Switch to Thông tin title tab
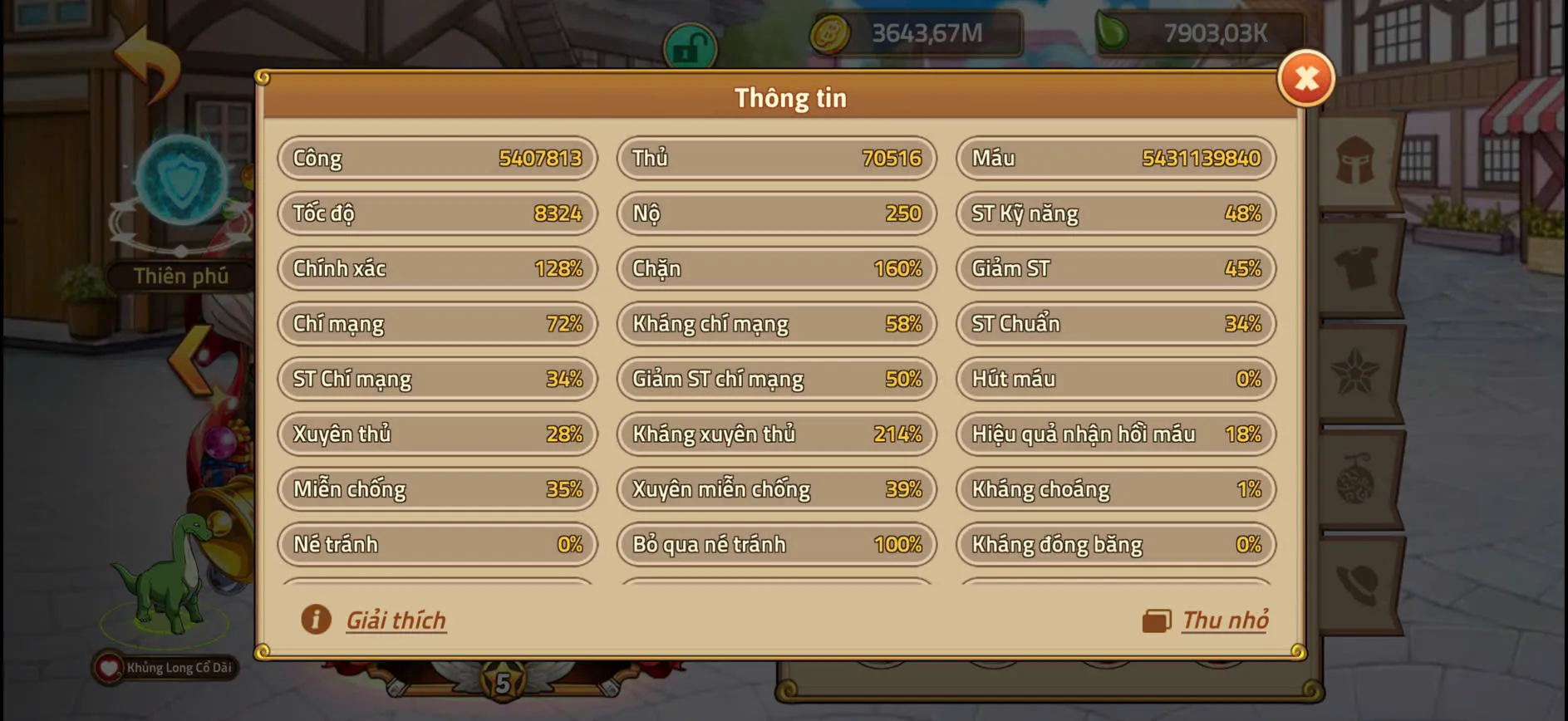 [x=790, y=96]
